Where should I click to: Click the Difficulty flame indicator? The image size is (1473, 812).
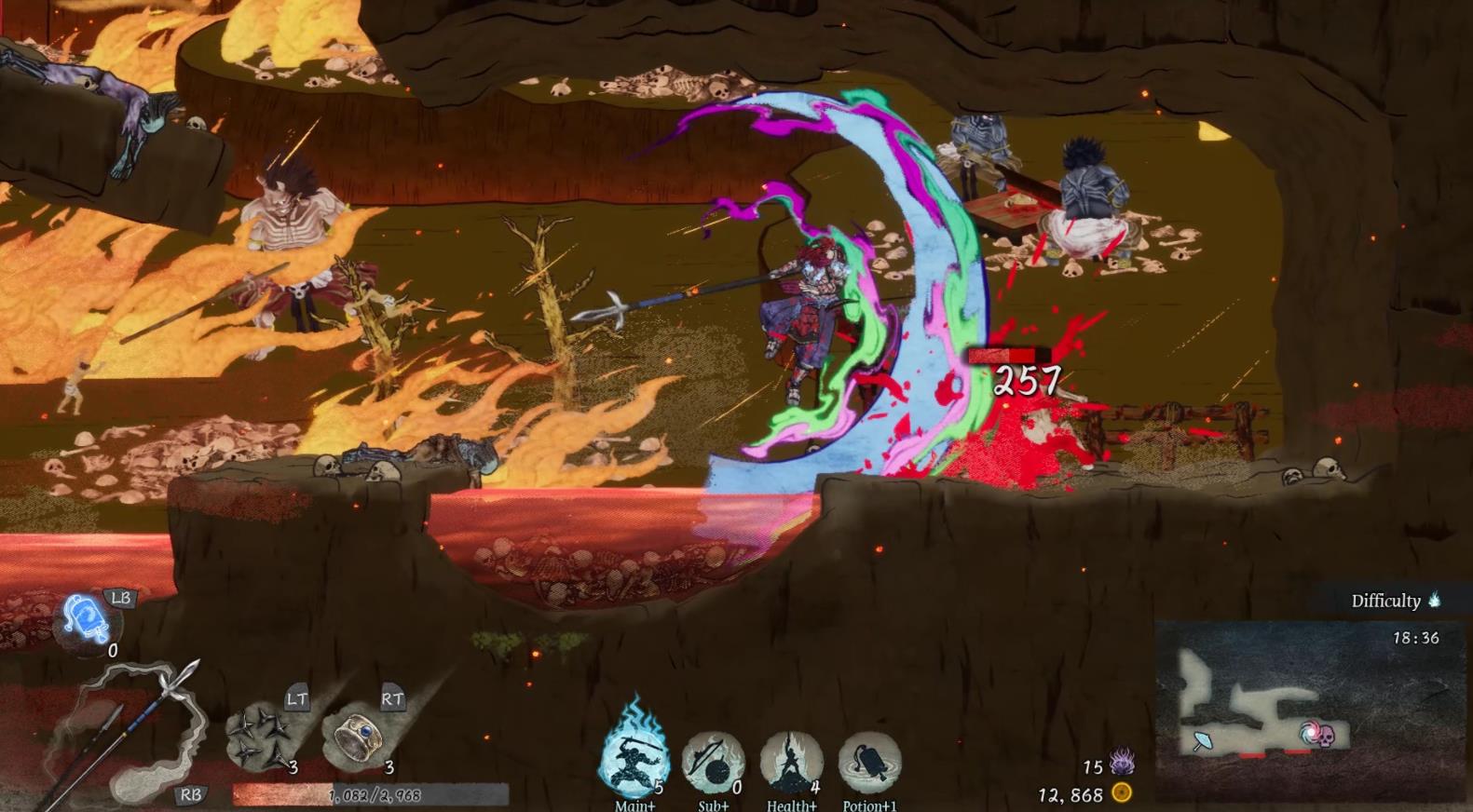pos(1435,600)
